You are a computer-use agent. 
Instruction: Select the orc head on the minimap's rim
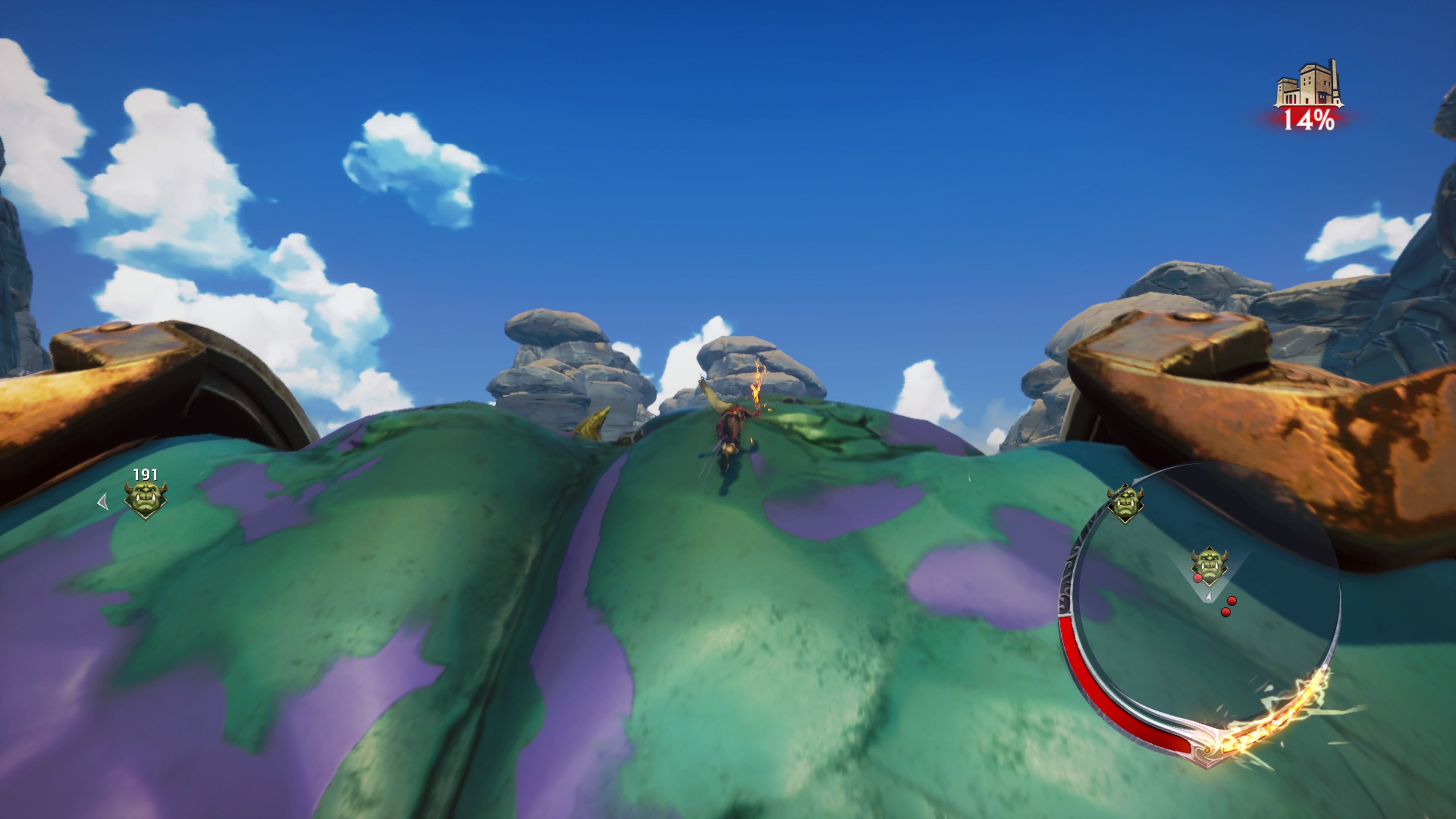pos(1125,502)
